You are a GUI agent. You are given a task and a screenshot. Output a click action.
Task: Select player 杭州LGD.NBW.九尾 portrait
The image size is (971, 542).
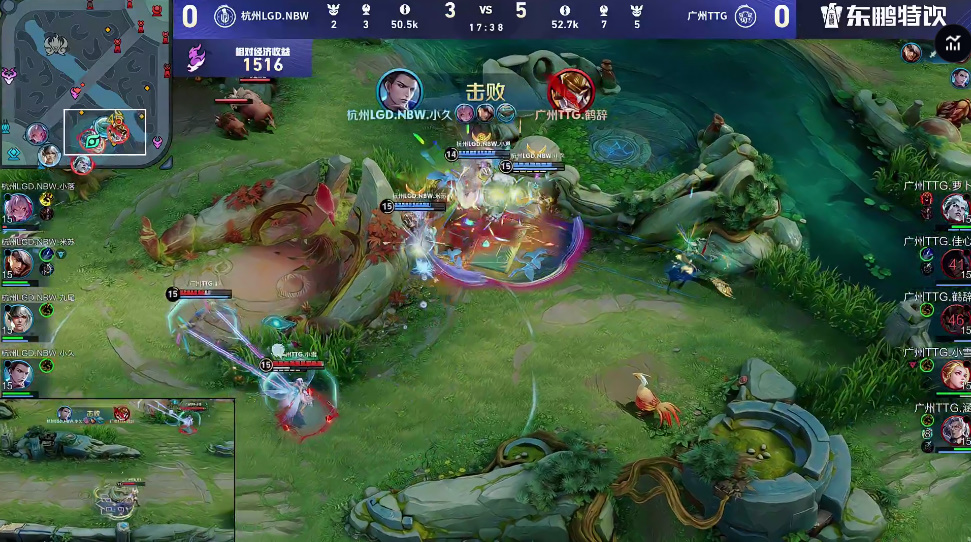[17, 318]
